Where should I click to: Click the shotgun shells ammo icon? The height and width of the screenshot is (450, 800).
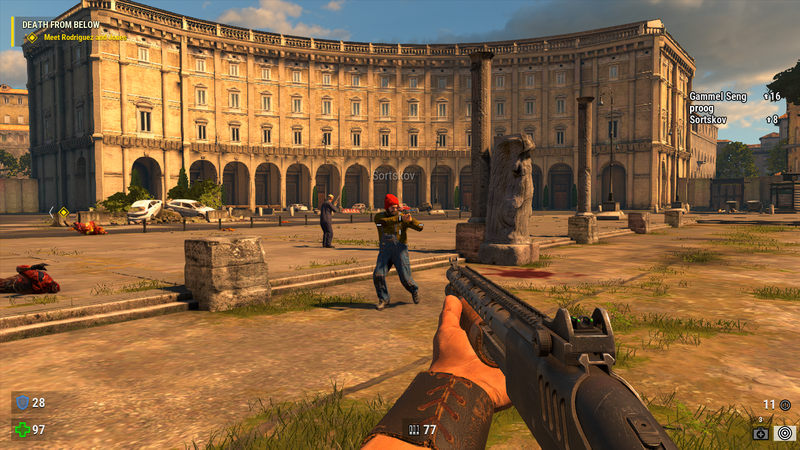pyautogui.click(x=412, y=429)
